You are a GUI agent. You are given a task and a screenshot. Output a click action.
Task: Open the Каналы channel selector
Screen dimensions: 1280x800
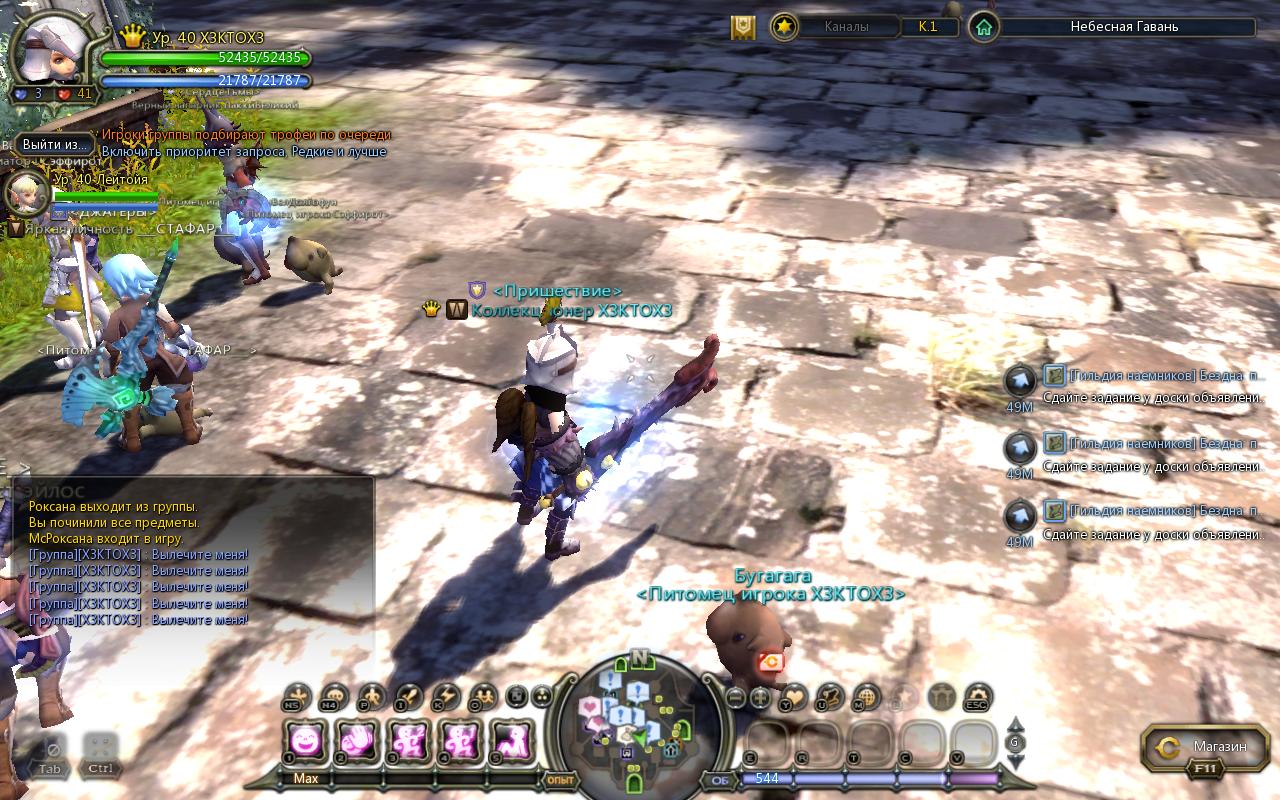coord(847,27)
